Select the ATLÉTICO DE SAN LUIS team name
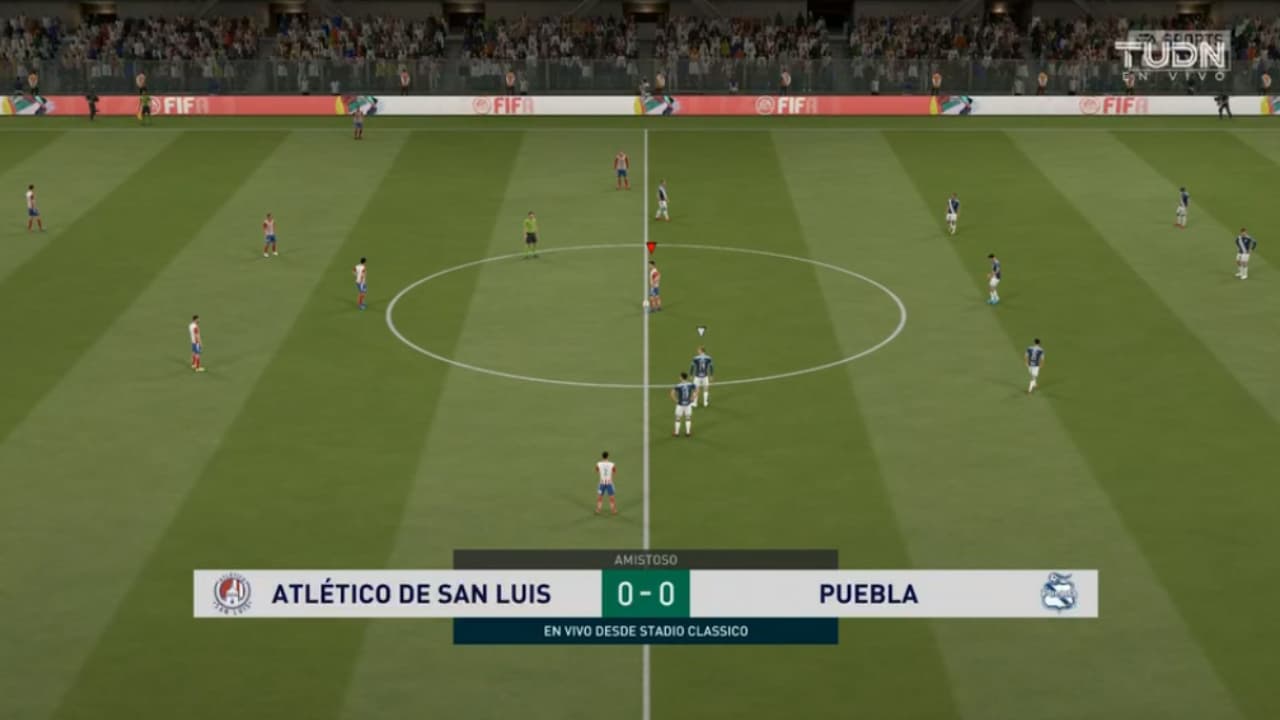The image size is (1280, 720). tap(412, 593)
